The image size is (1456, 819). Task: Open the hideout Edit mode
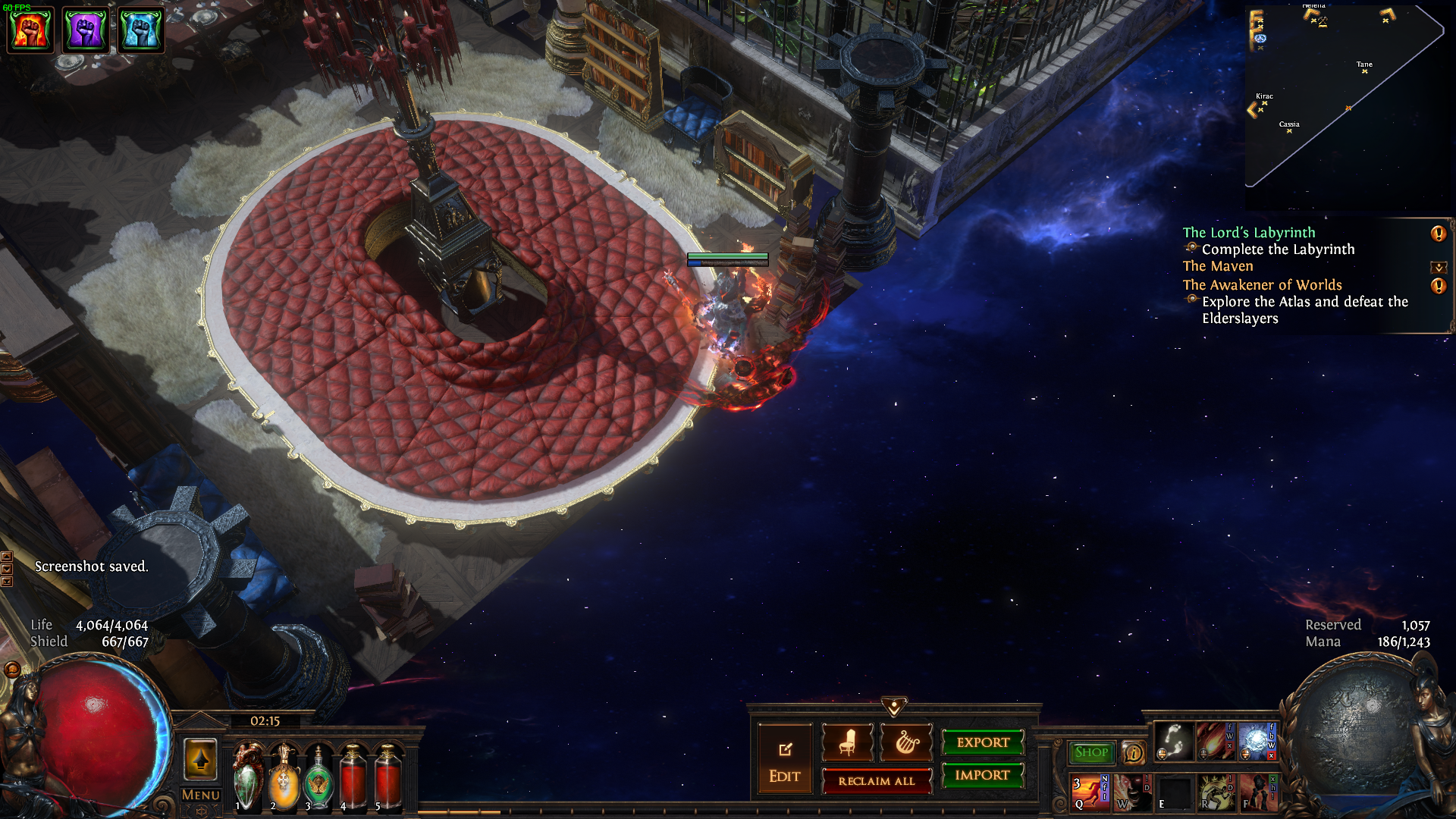(784, 761)
